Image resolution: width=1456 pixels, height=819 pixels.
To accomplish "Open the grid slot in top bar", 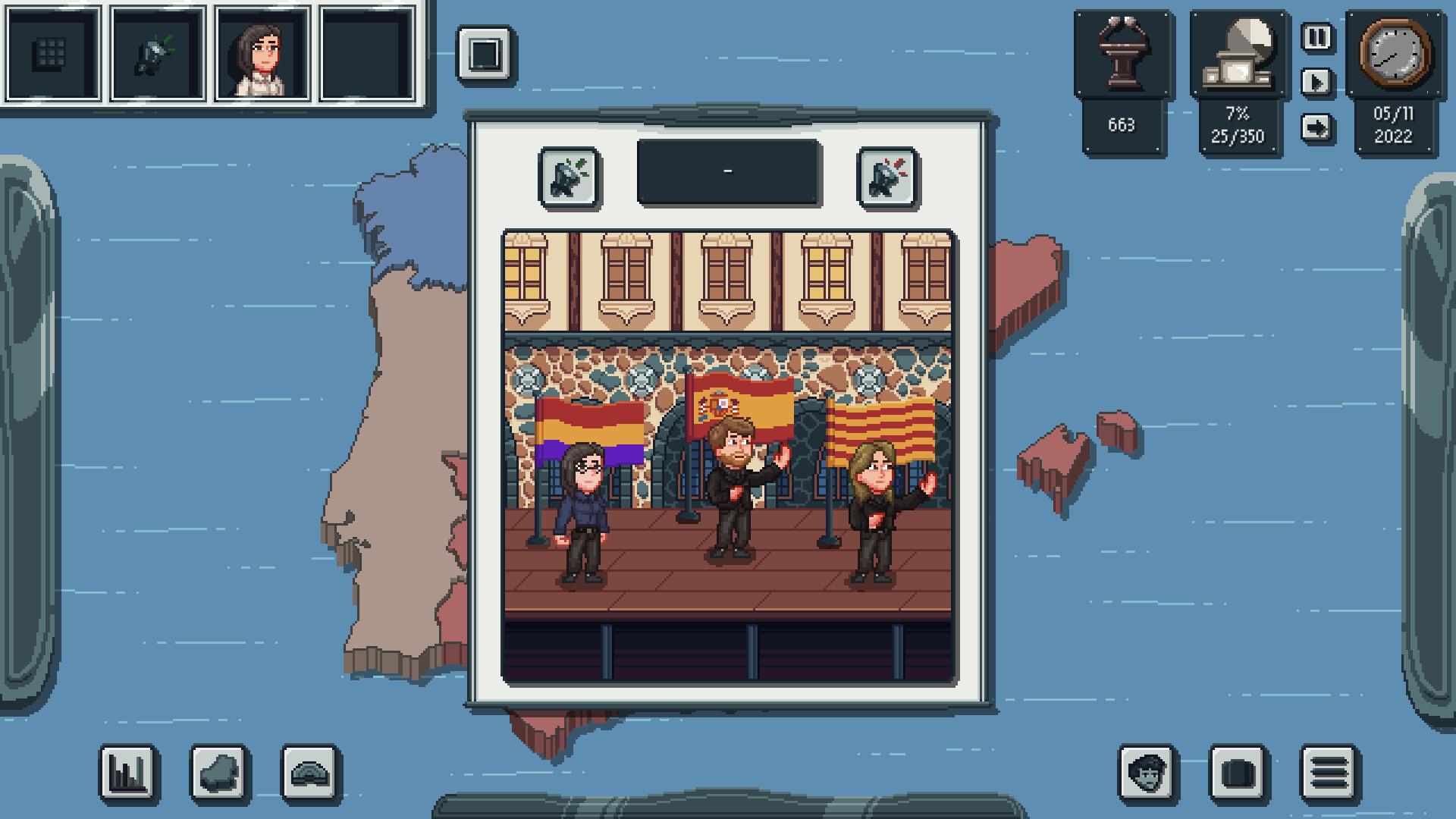I will (x=52, y=54).
